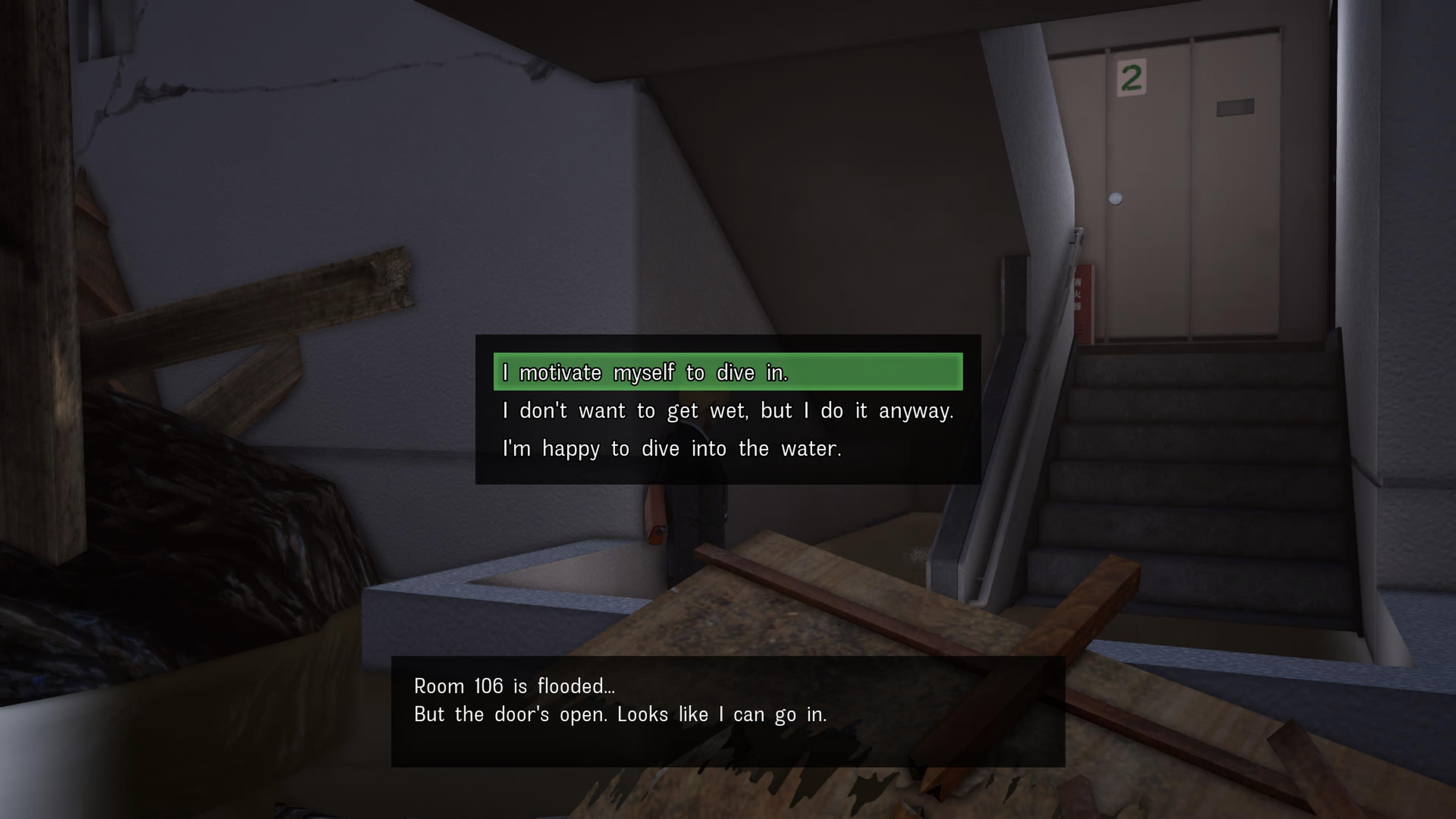Pick "I'm happy to dive into the water."
This screenshot has height=819, width=1456.
(x=672, y=448)
